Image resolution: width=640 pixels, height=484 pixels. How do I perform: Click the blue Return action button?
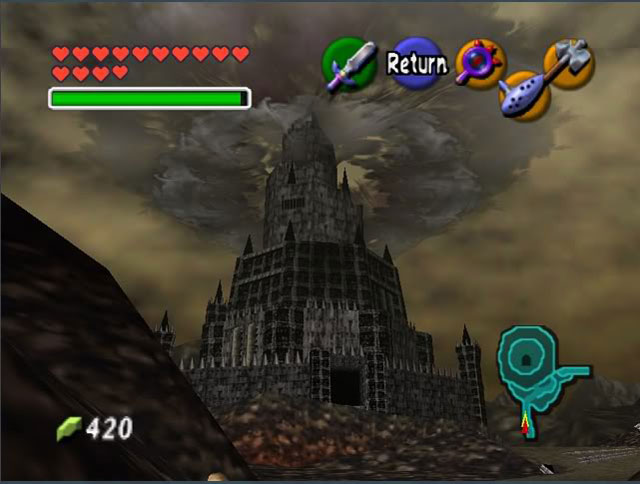tap(416, 64)
